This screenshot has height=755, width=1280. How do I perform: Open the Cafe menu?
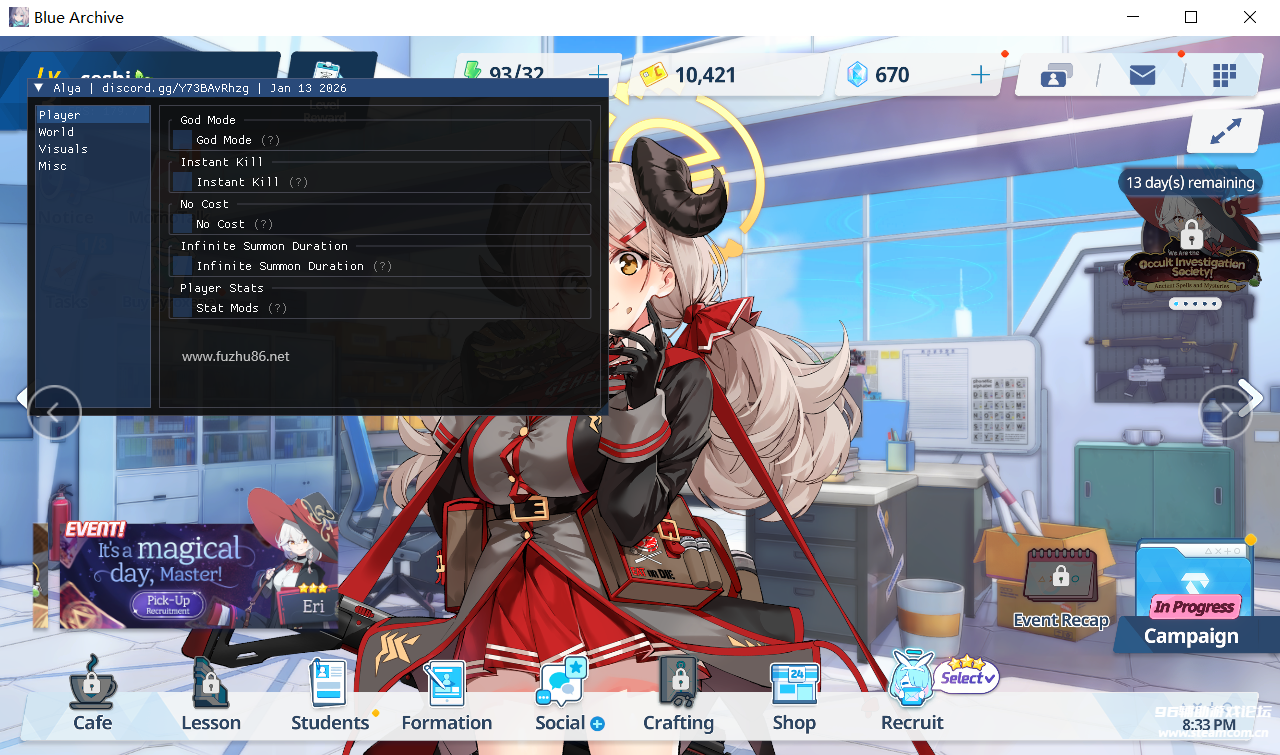coord(91,695)
